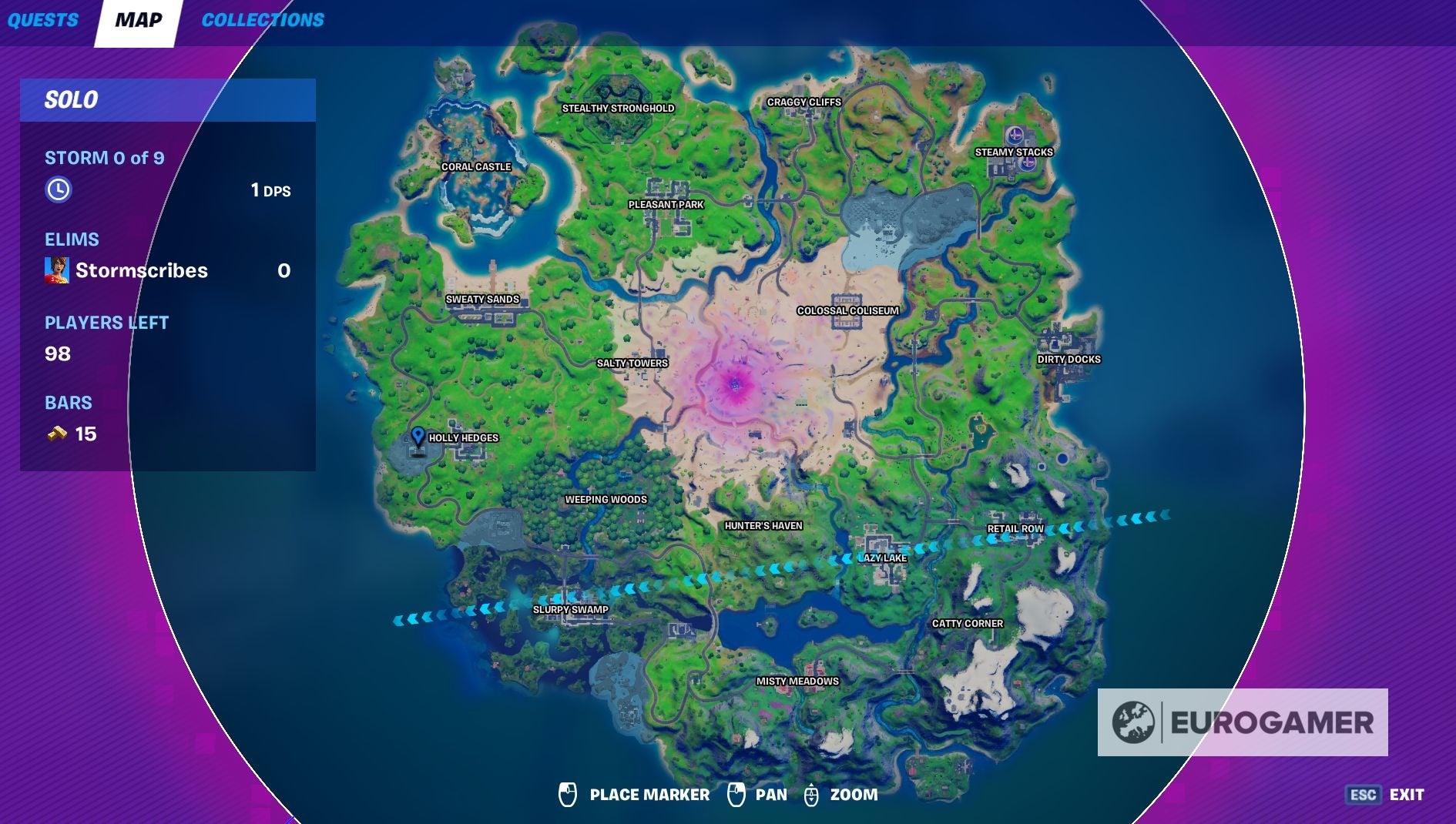Click the Colossal Coliseum label
The image size is (1456, 824).
pos(849,311)
